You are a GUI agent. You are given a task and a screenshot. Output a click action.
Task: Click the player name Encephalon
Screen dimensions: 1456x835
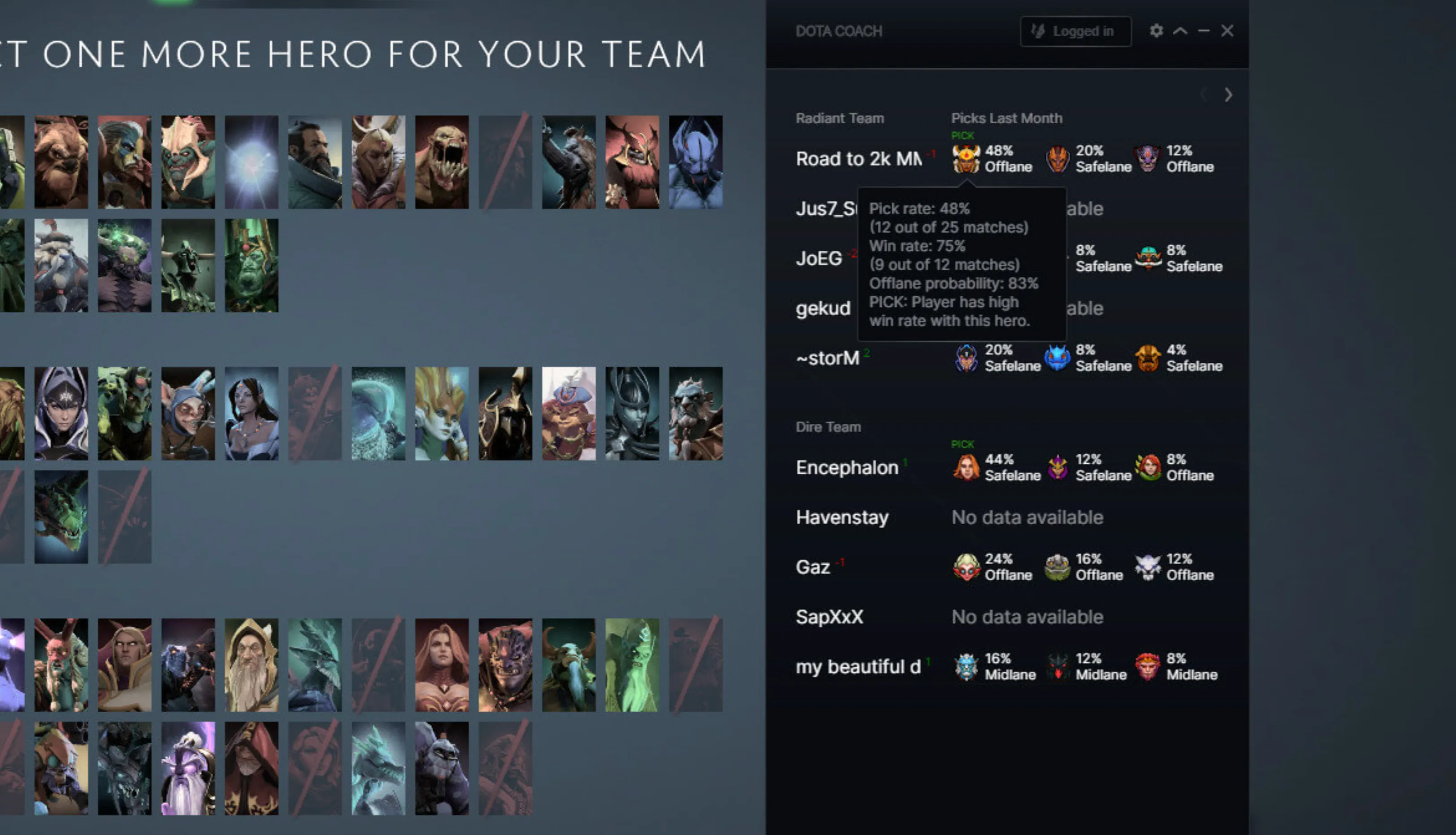point(847,467)
